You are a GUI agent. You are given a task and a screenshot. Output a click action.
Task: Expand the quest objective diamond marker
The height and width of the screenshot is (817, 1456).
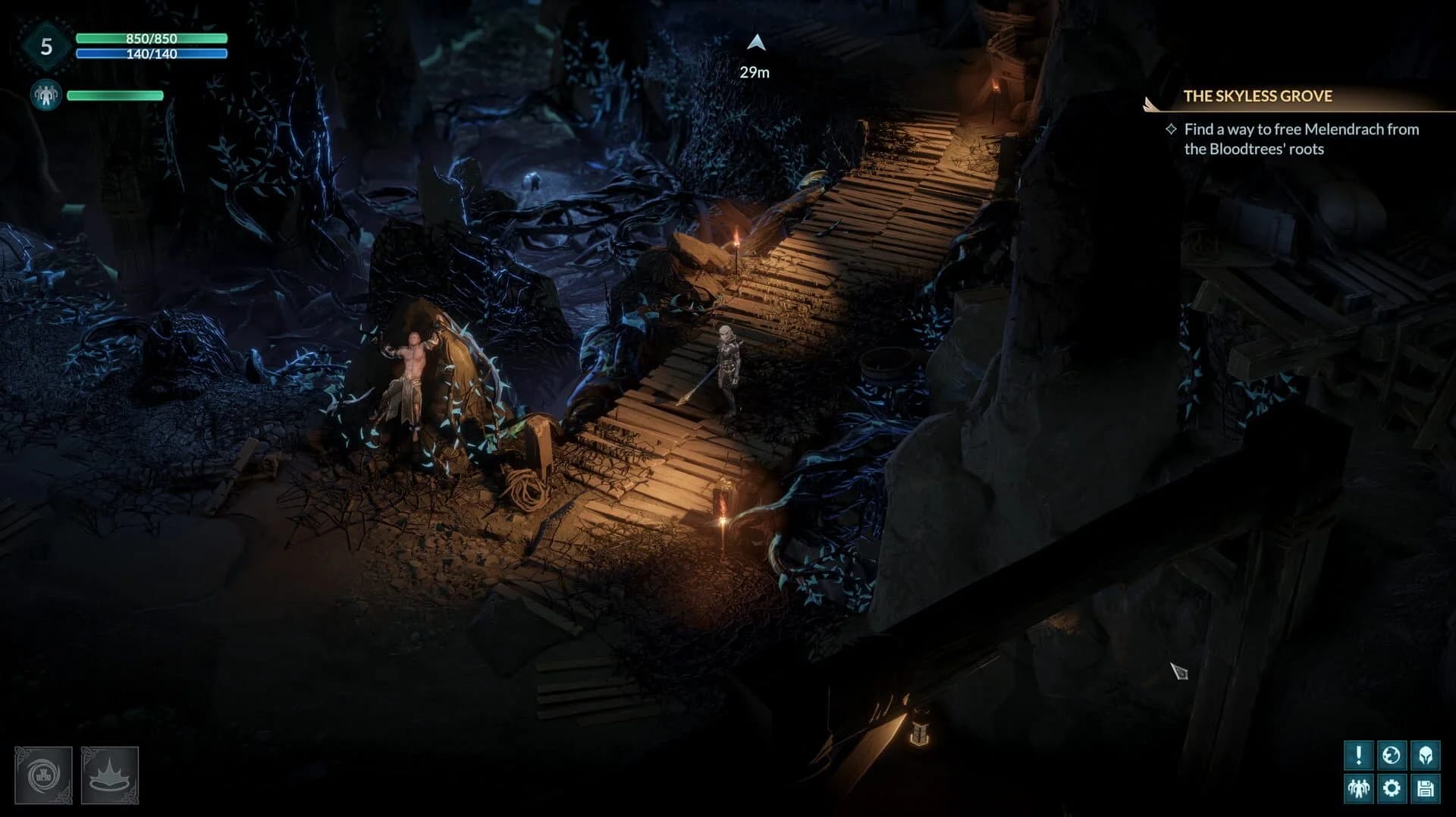coord(1169,130)
